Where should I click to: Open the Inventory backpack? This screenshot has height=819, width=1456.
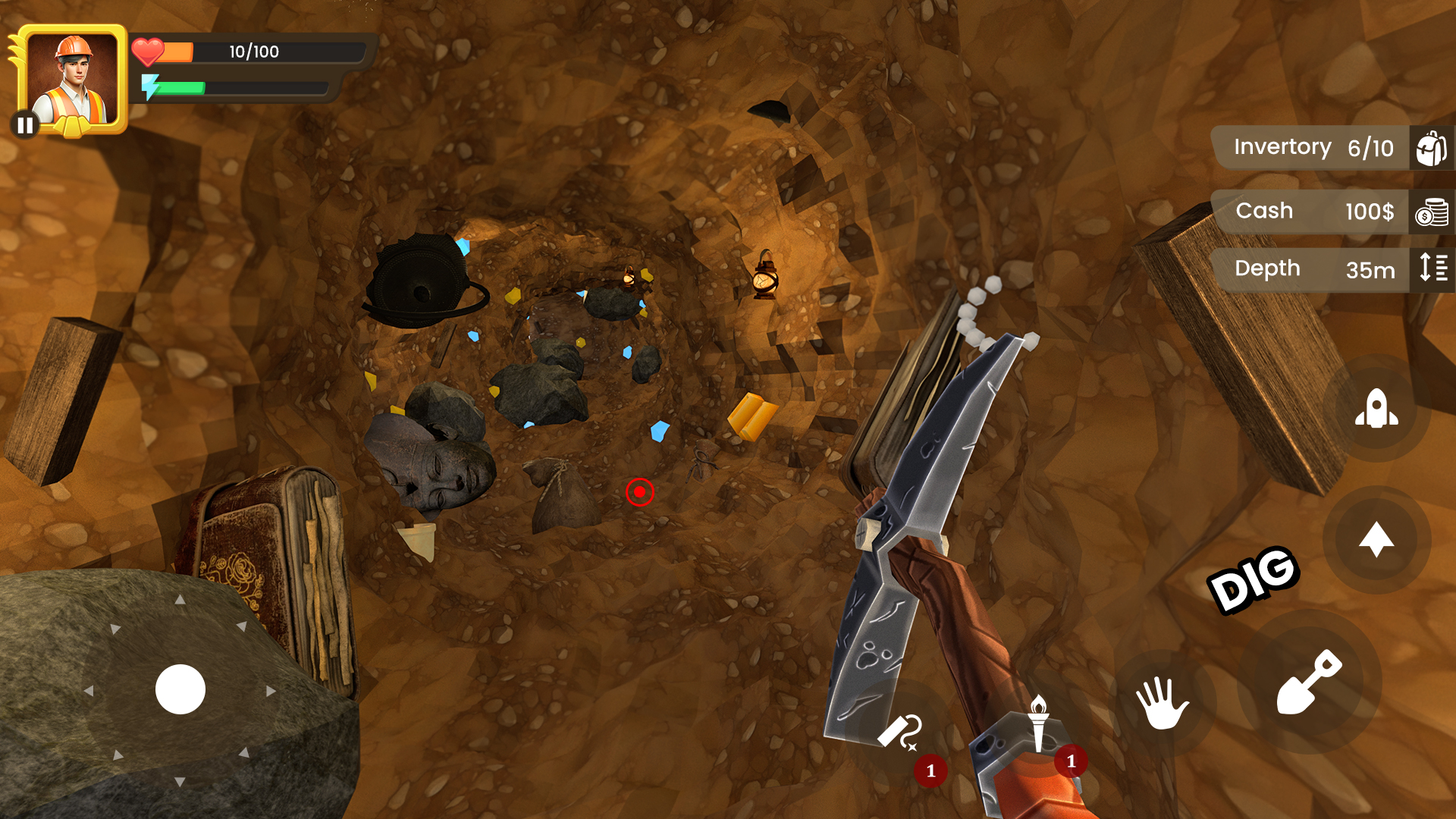click(1430, 146)
